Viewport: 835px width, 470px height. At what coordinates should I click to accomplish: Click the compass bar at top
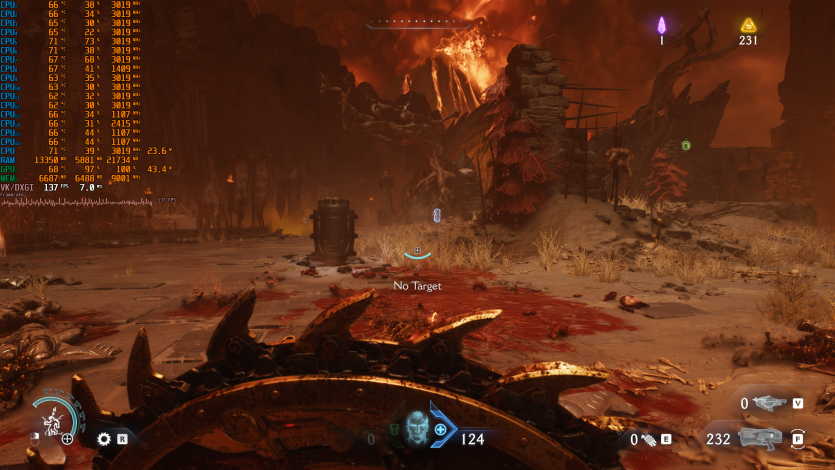click(x=417, y=21)
